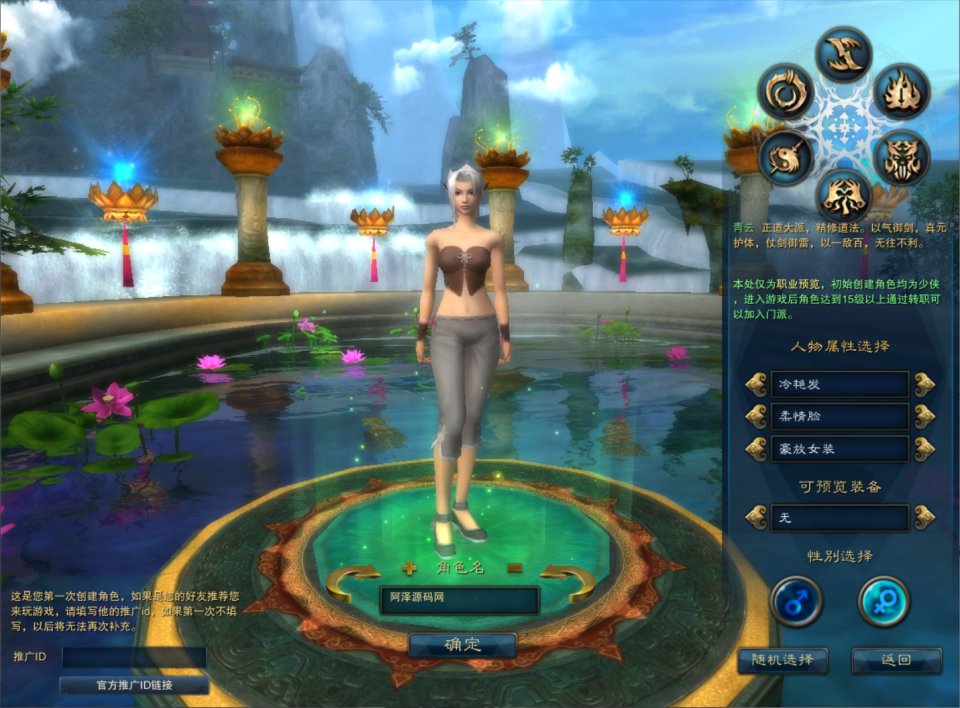The width and height of the screenshot is (960, 708).
Task: Click the 返回 back button
Action: pos(896,660)
